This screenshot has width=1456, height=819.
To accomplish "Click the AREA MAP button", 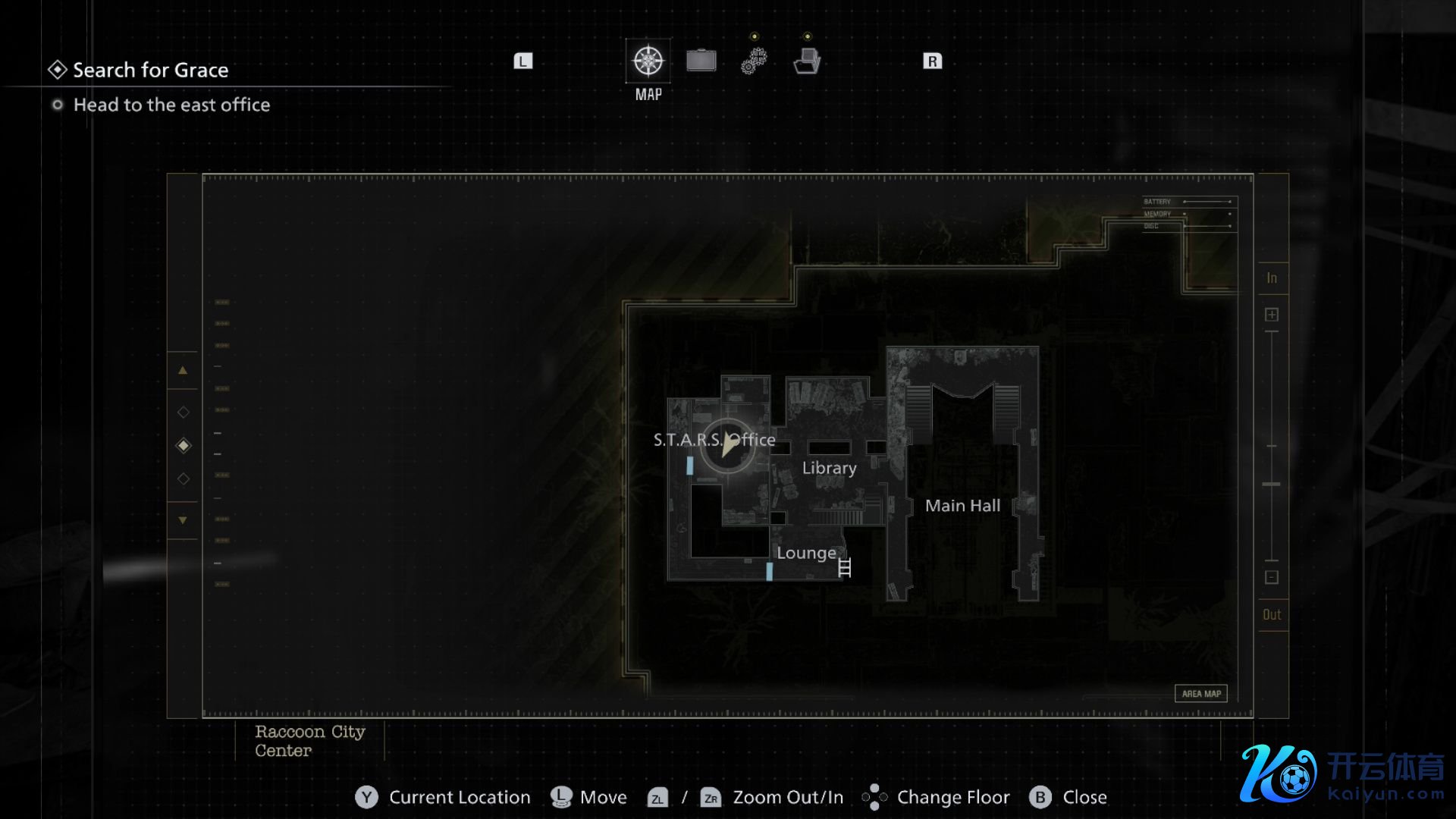I will (1200, 693).
